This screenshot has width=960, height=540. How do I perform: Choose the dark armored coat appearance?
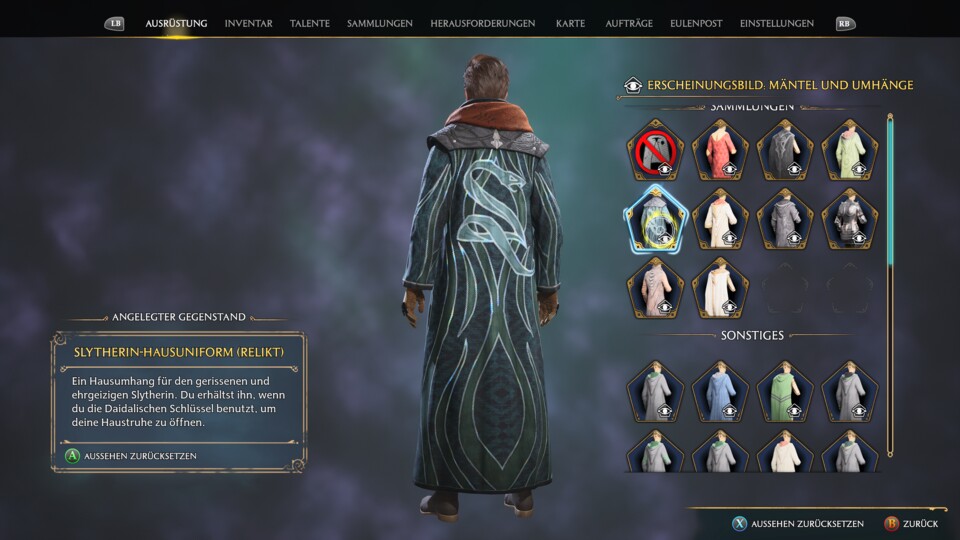[x=850, y=218]
